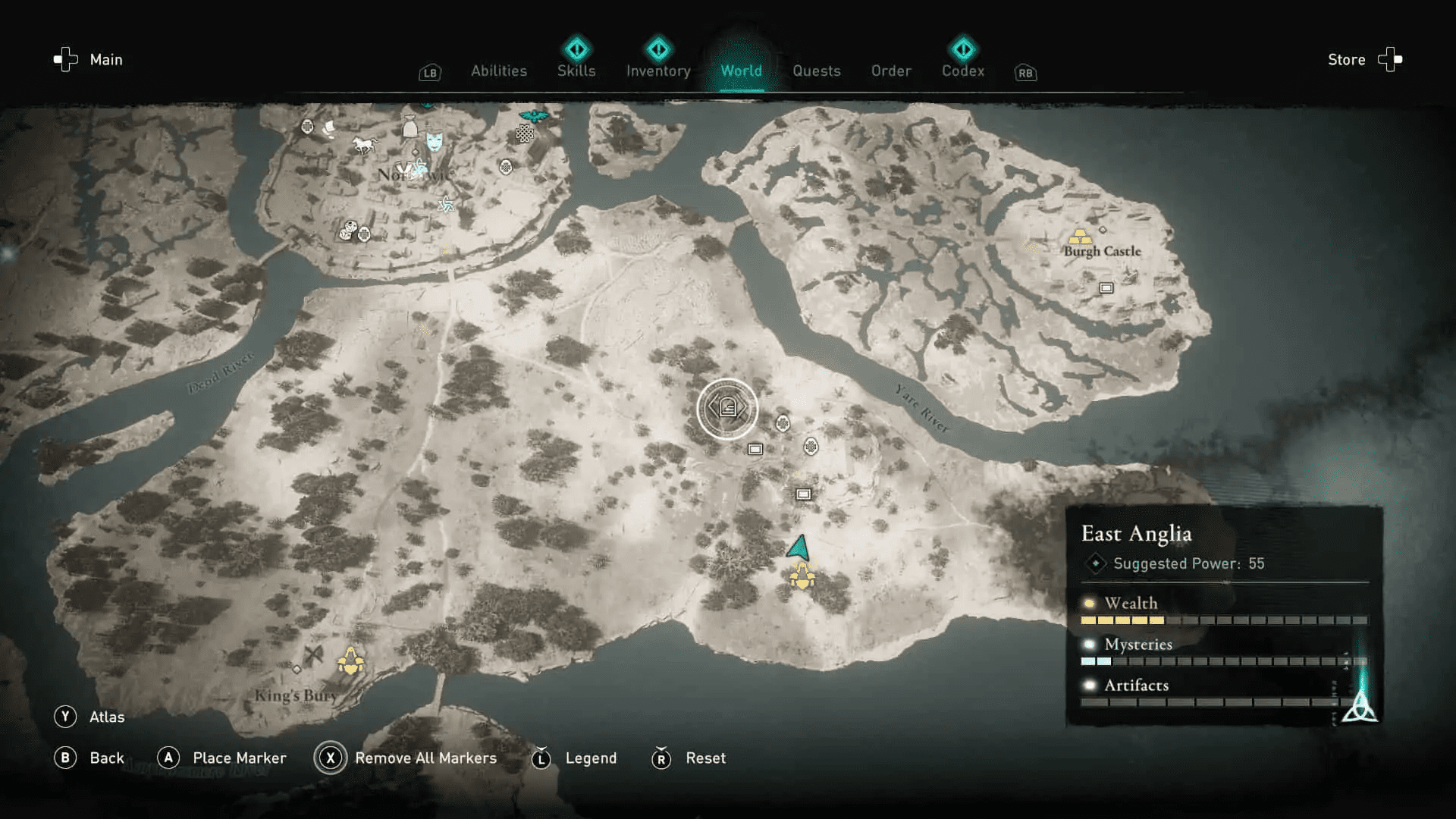Select the horse stable icon near Norwich
The width and height of the screenshot is (1456, 819).
(366, 143)
